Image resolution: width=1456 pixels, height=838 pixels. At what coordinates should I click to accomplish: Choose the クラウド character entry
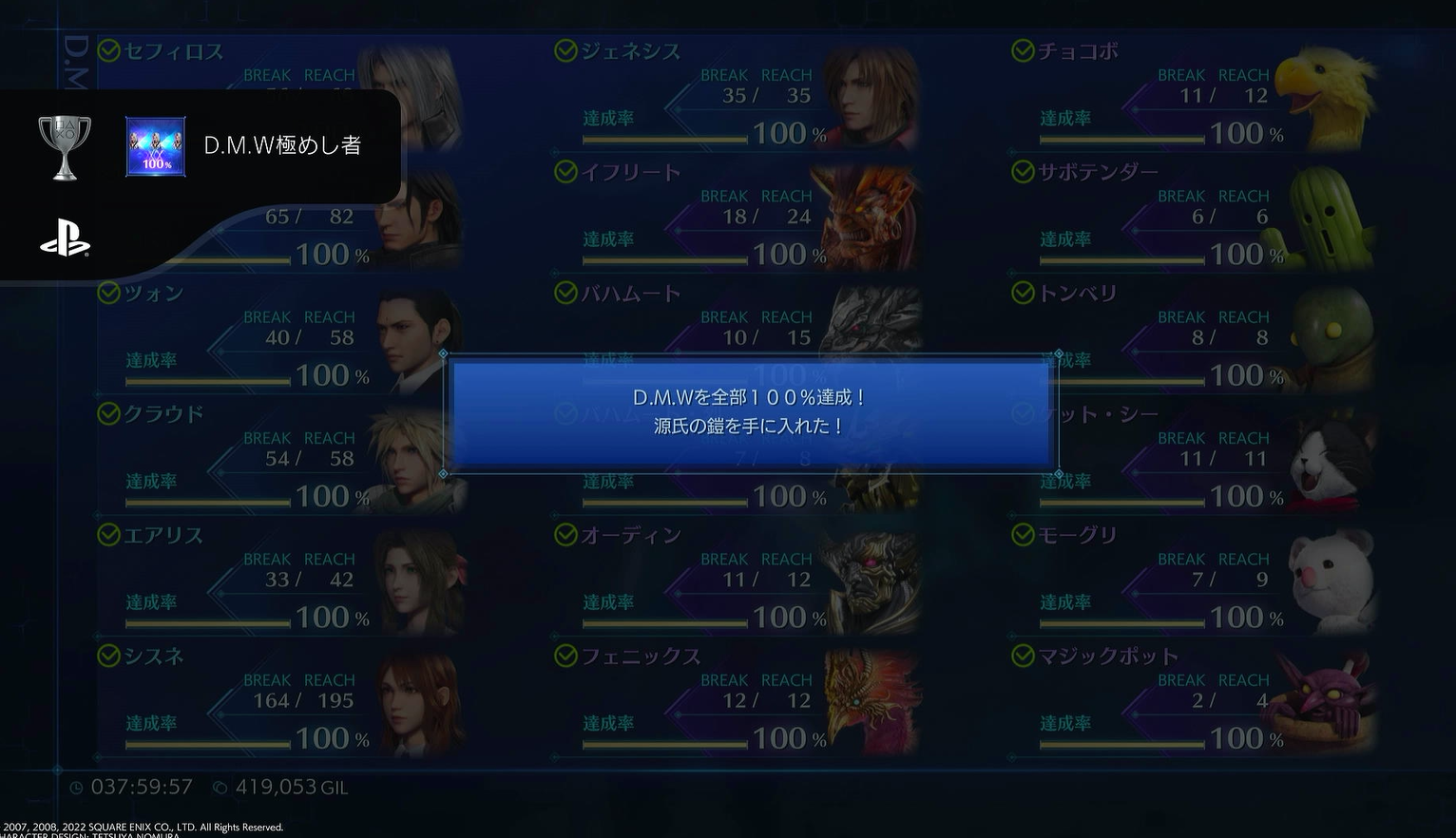pyautogui.click(x=280, y=458)
